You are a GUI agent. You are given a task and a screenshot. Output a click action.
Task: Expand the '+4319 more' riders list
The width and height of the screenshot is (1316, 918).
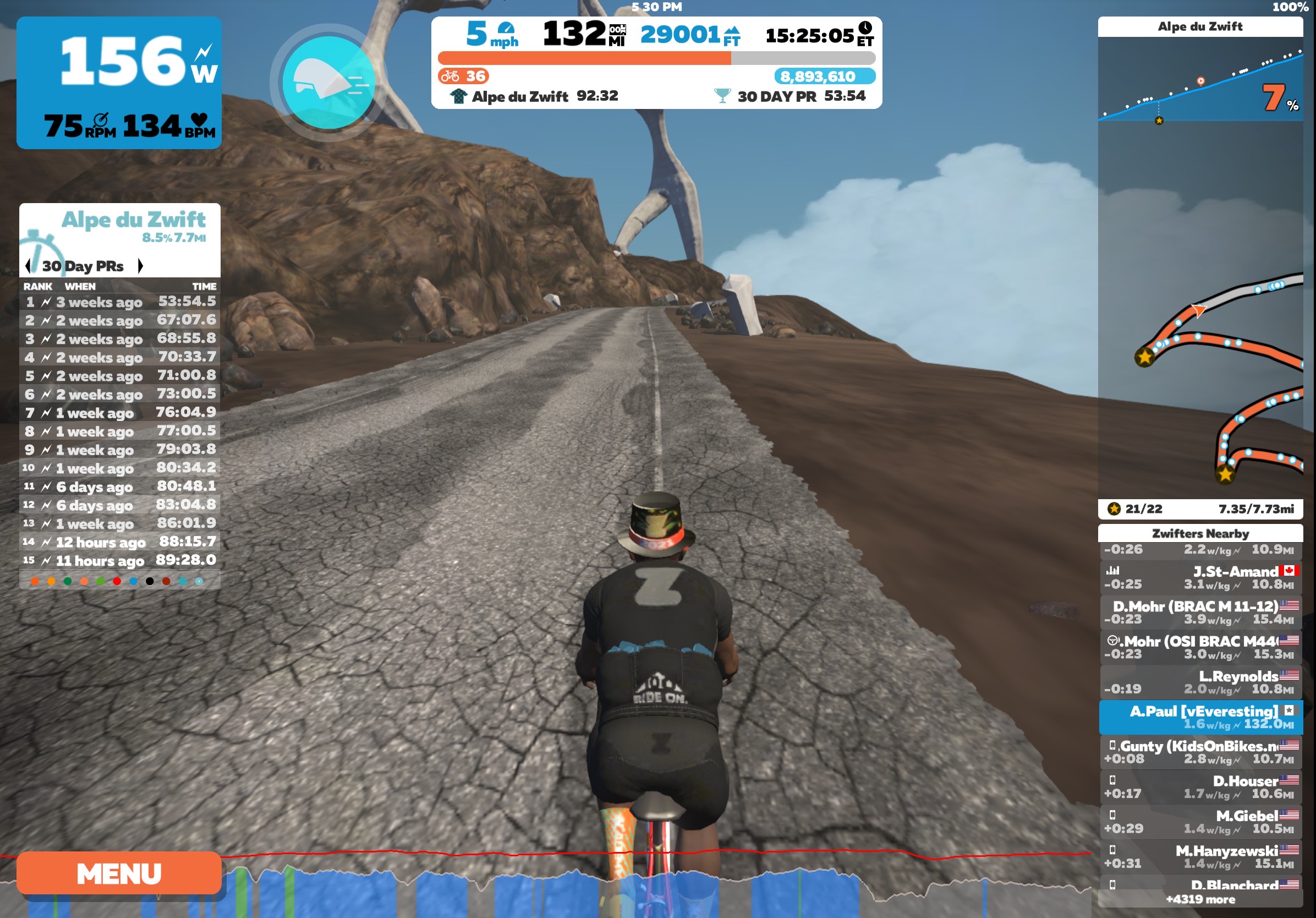tap(1200, 899)
